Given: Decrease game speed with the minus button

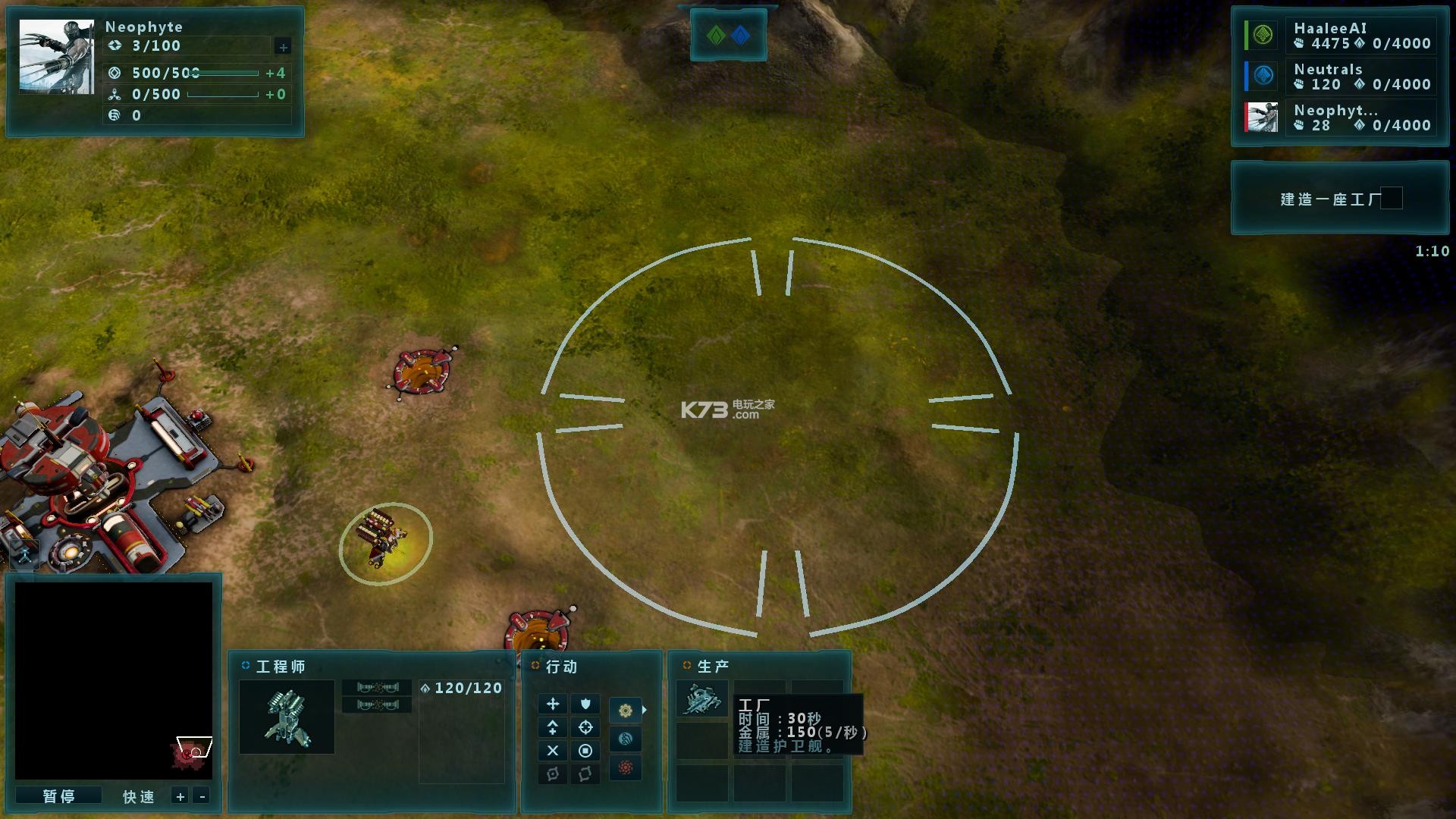Looking at the screenshot, I should (202, 796).
